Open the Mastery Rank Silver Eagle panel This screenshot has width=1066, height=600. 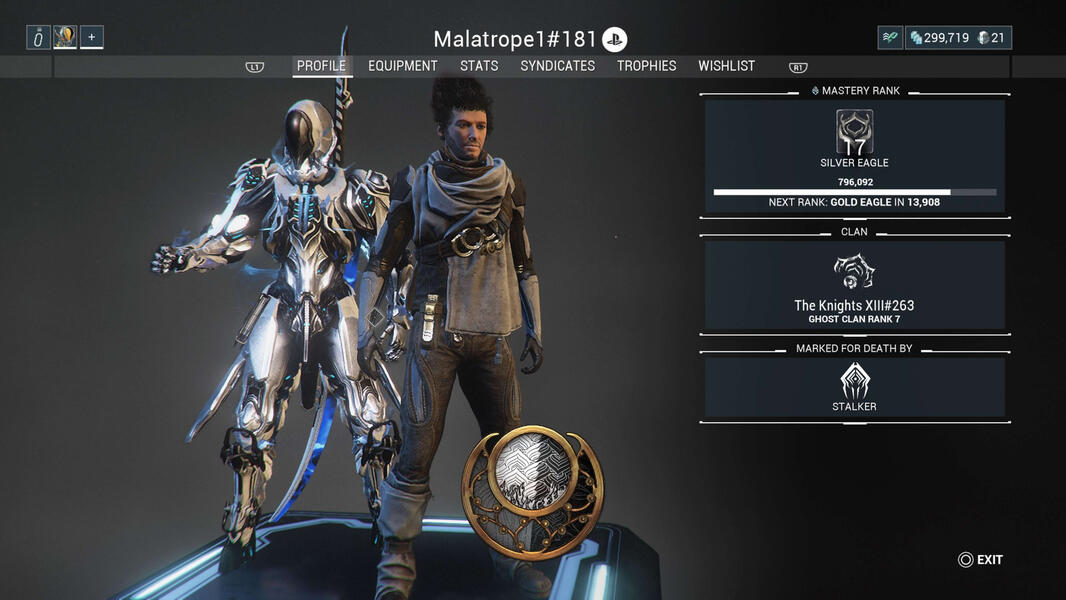[854, 156]
